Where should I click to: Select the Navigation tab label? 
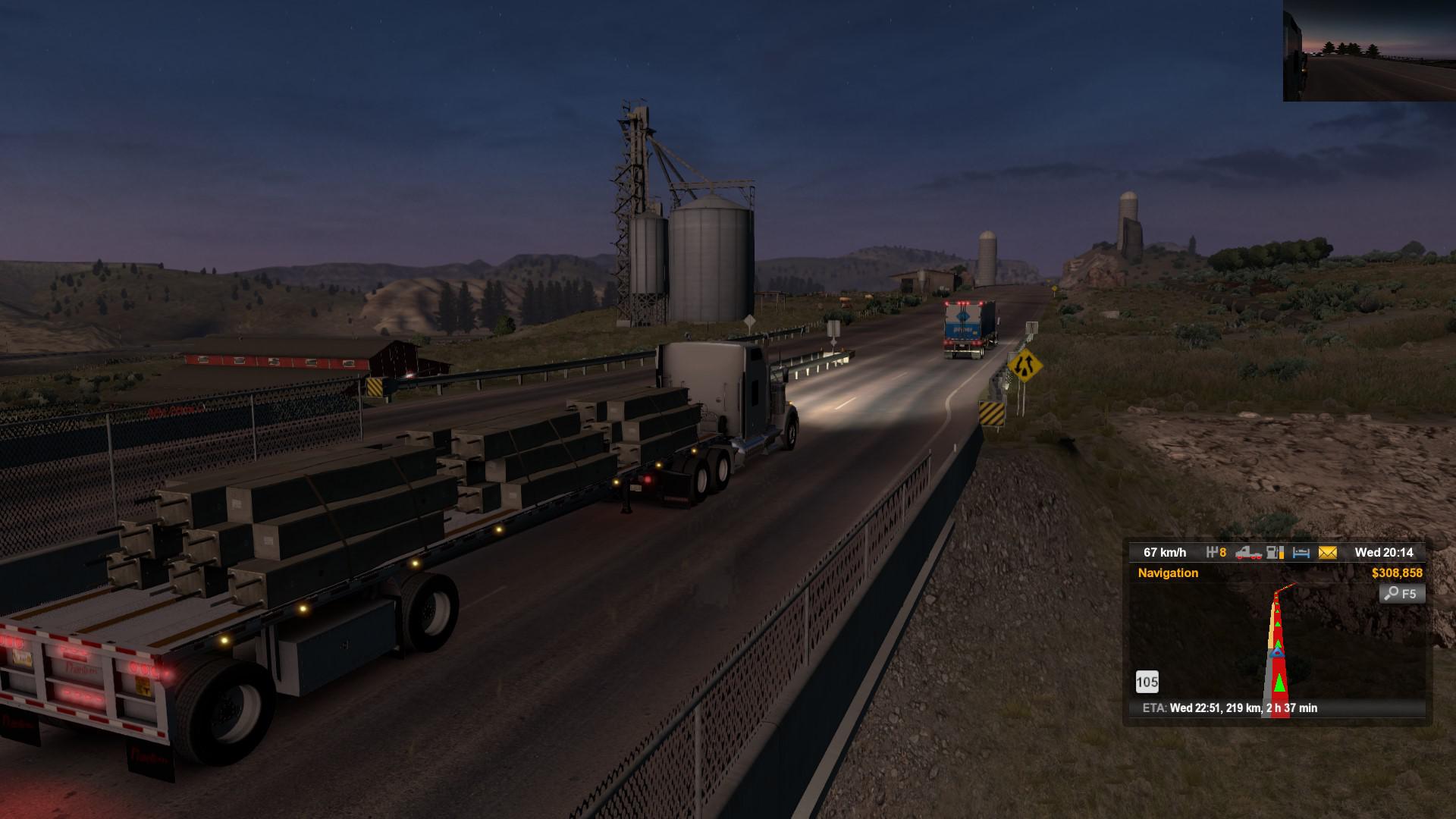(x=1168, y=573)
